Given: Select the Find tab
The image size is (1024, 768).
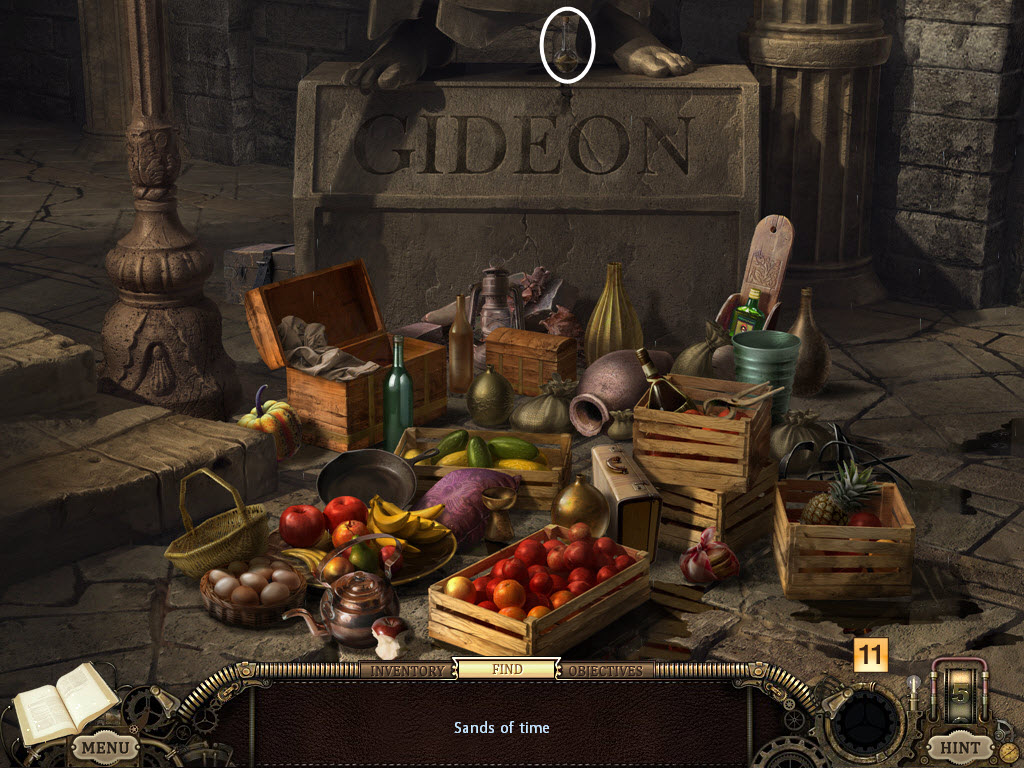Looking at the screenshot, I should coord(506,669).
